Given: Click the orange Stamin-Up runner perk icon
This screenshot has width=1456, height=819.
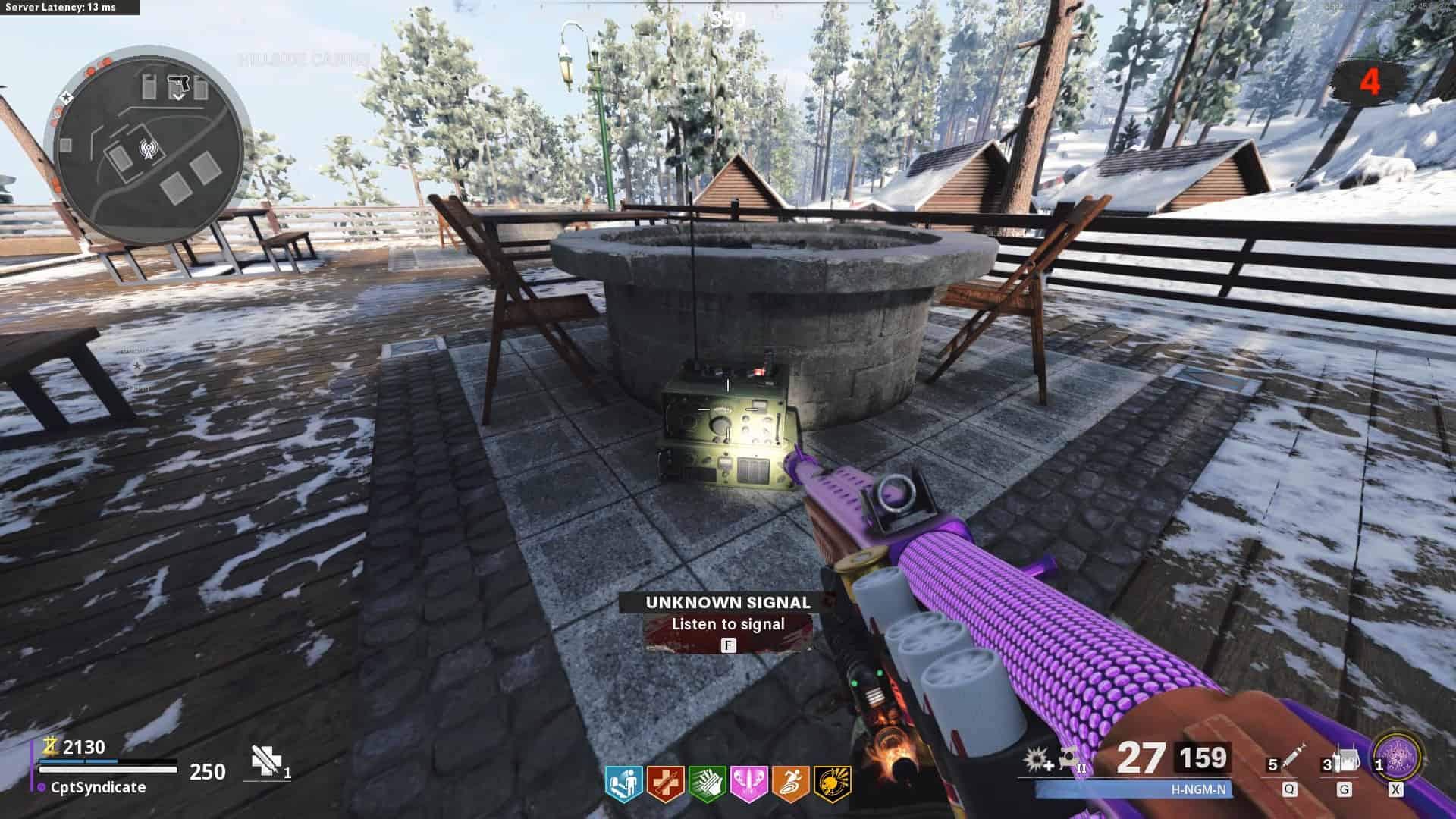Looking at the screenshot, I should click(x=790, y=783).
